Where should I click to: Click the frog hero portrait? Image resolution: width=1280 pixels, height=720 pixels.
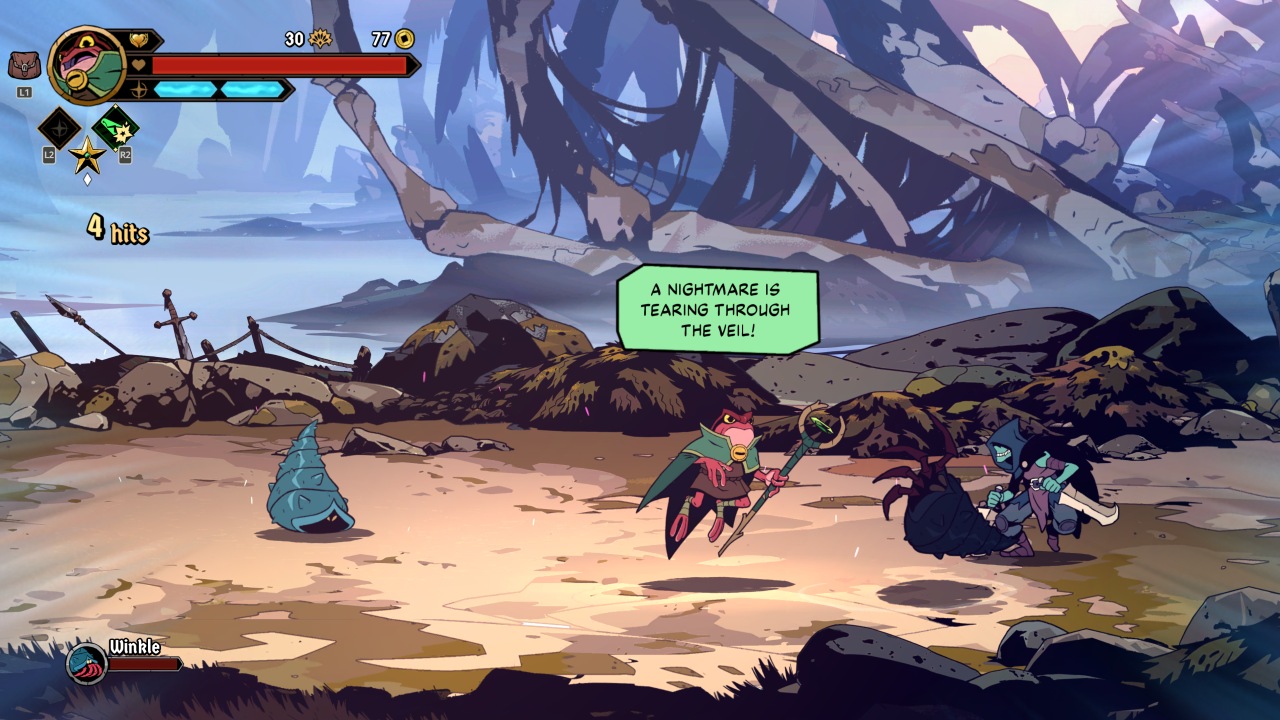click(x=86, y=65)
